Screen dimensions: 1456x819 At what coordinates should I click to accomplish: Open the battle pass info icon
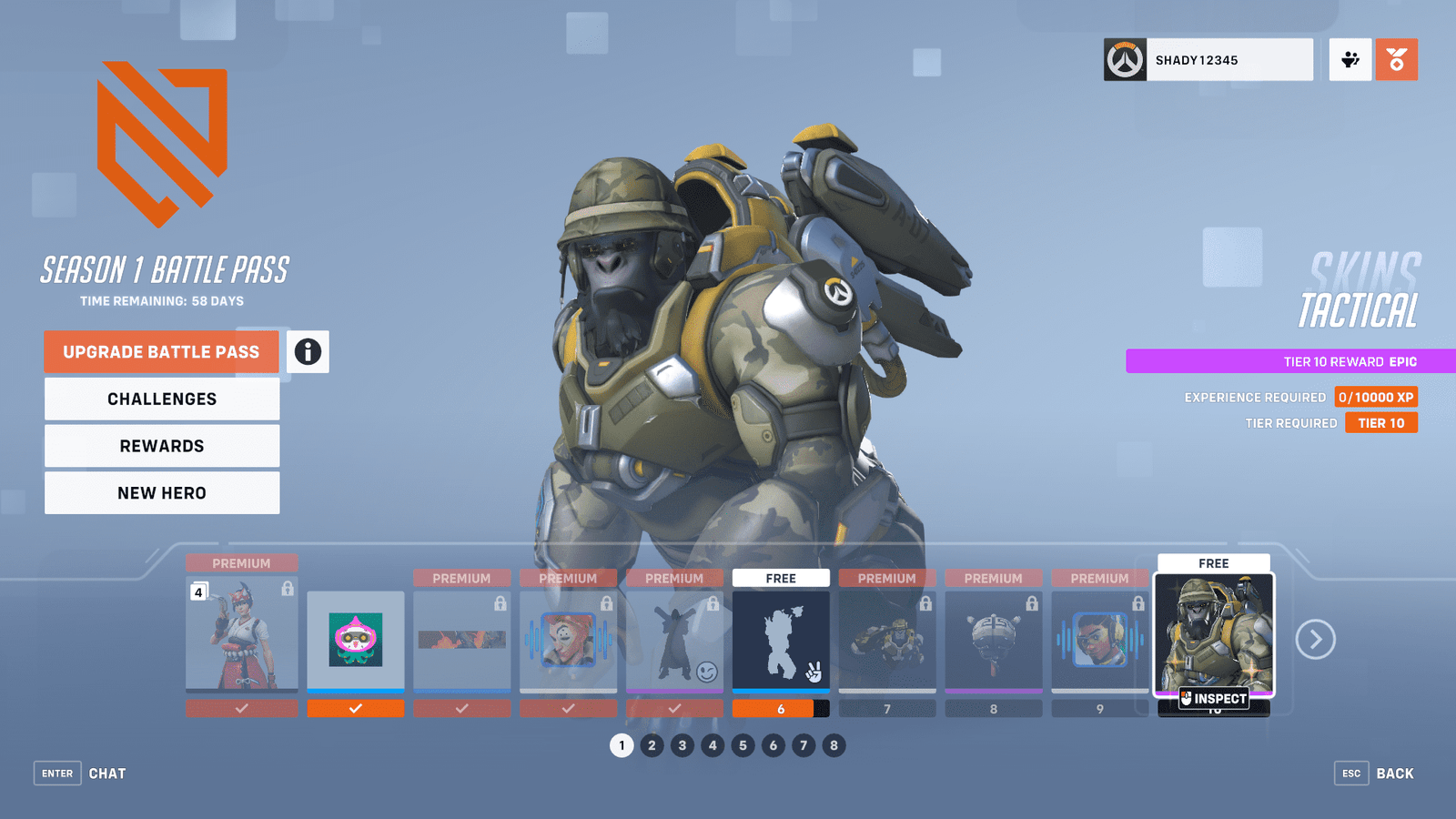(x=308, y=352)
